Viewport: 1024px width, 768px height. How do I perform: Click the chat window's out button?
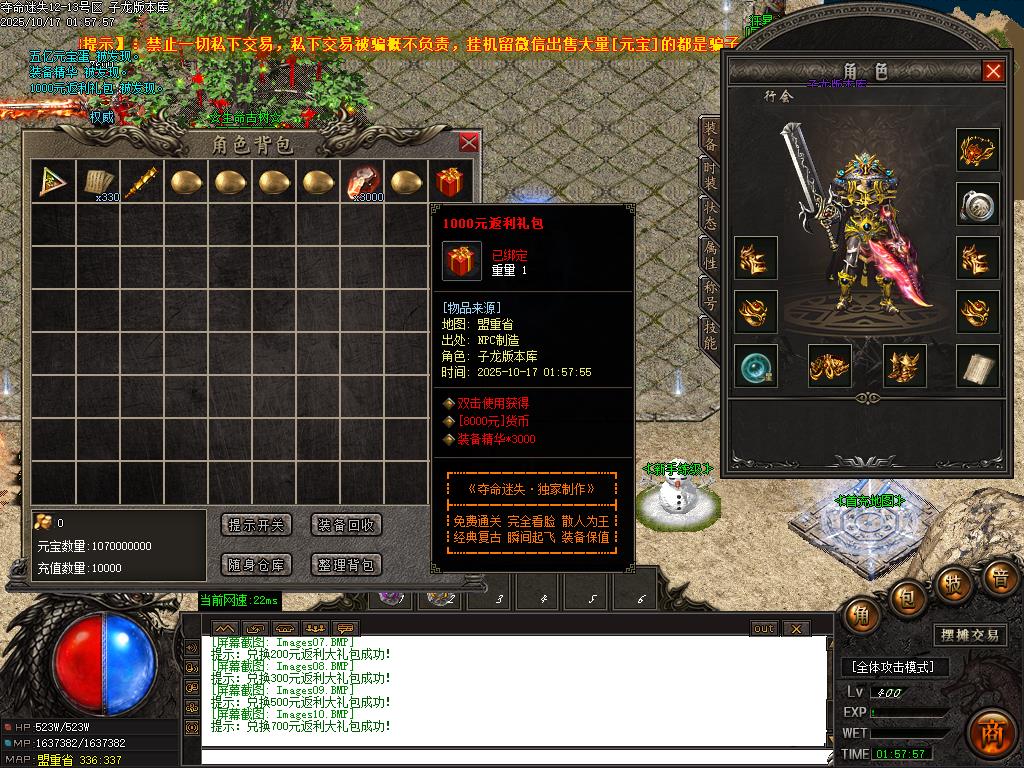click(x=764, y=628)
